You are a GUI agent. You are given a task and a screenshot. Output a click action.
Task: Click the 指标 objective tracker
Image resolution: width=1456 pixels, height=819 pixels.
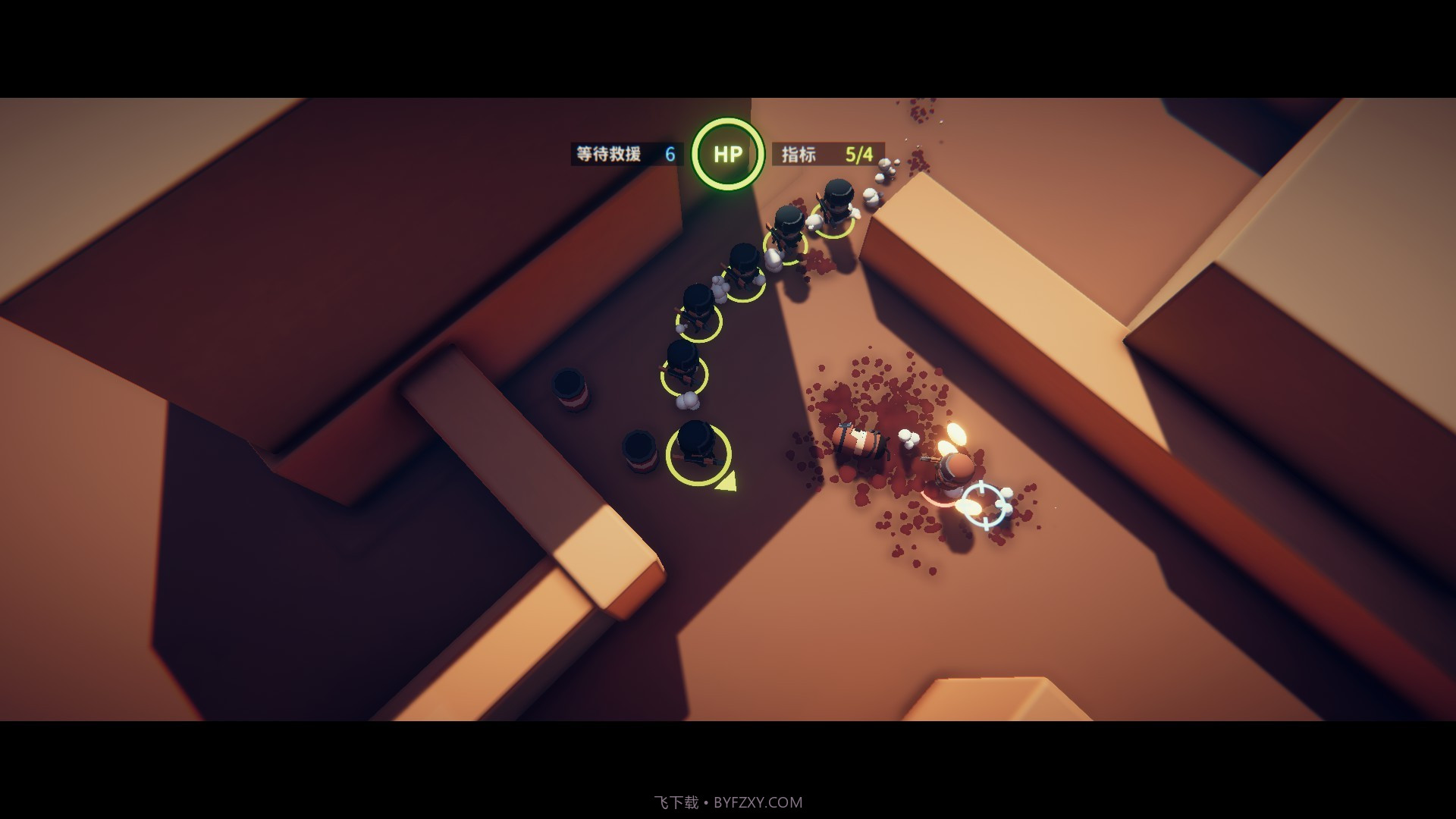pyautogui.click(x=827, y=155)
